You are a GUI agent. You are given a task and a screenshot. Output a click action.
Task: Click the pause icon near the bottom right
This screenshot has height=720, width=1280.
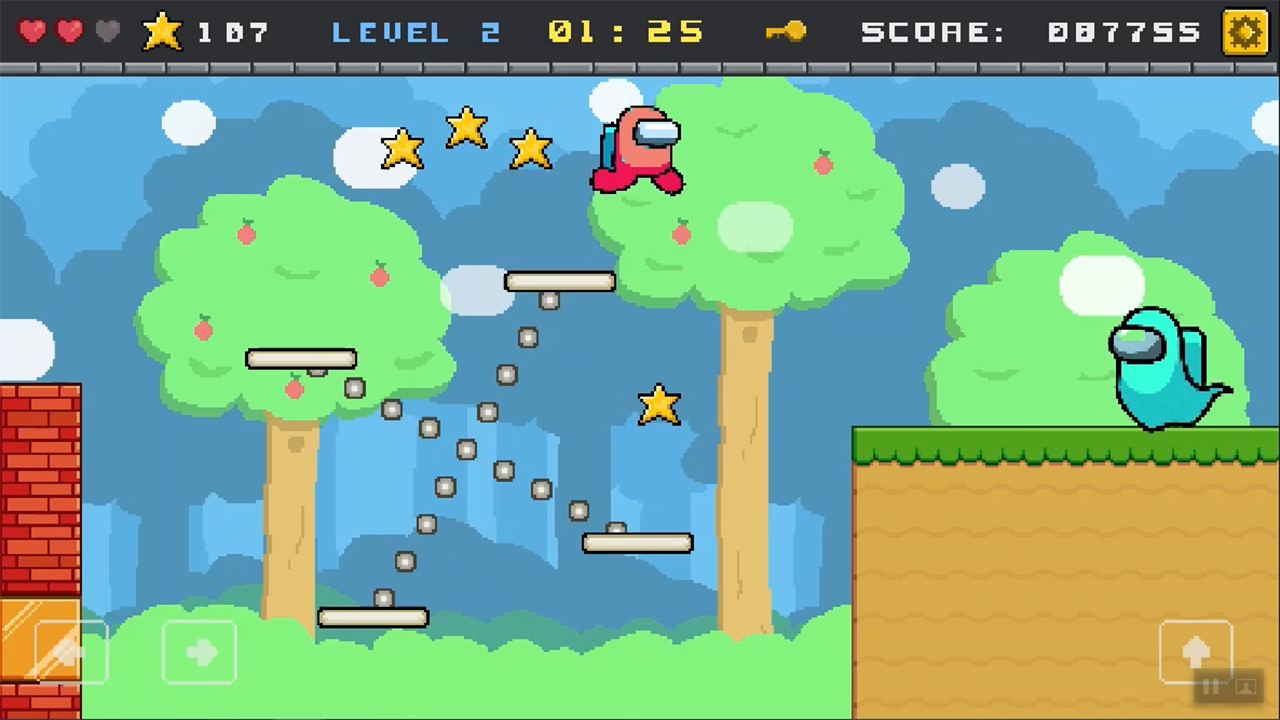coord(1210,688)
